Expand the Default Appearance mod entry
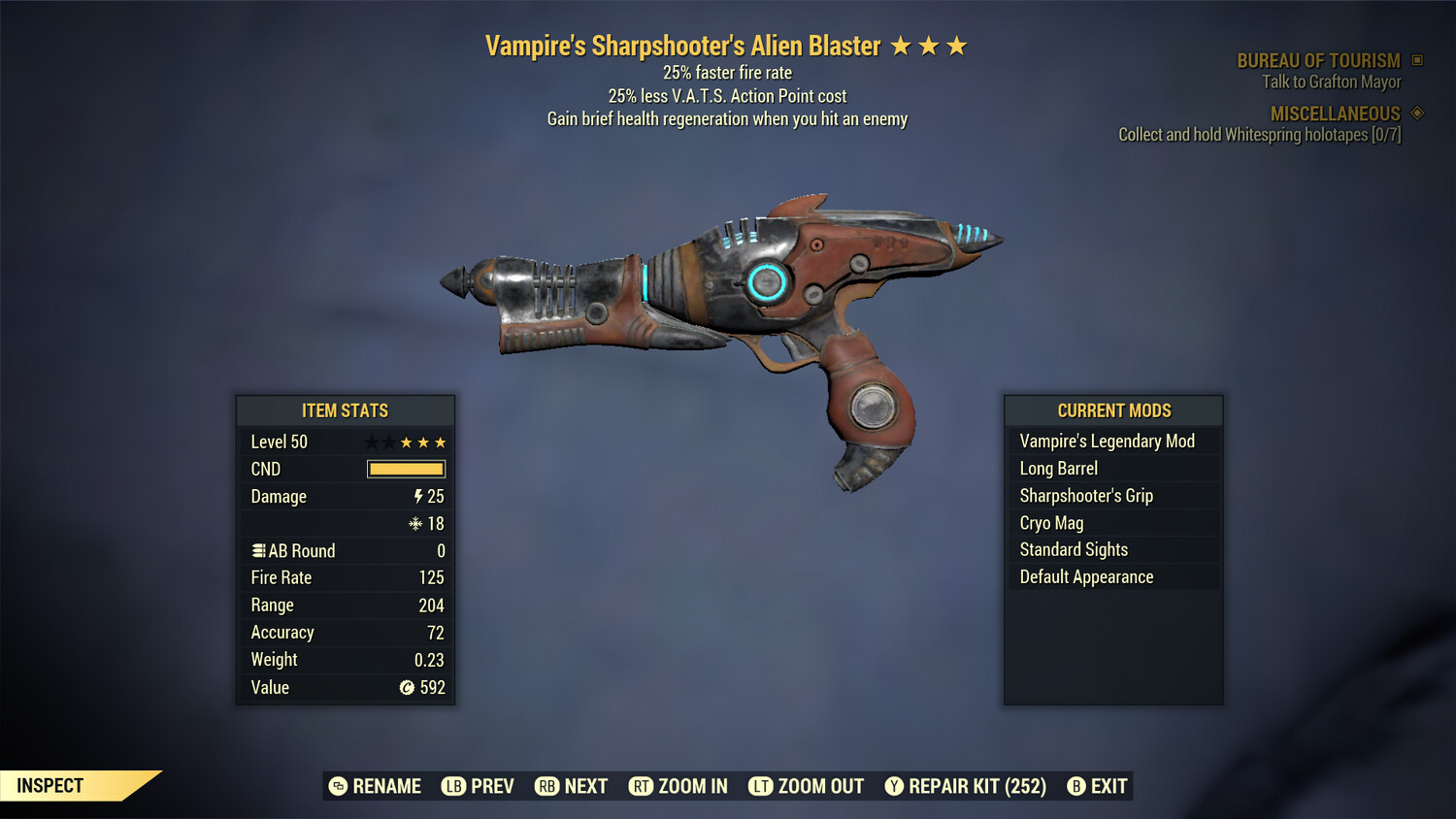1456x819 pixels. click(x=1085, y=576)
